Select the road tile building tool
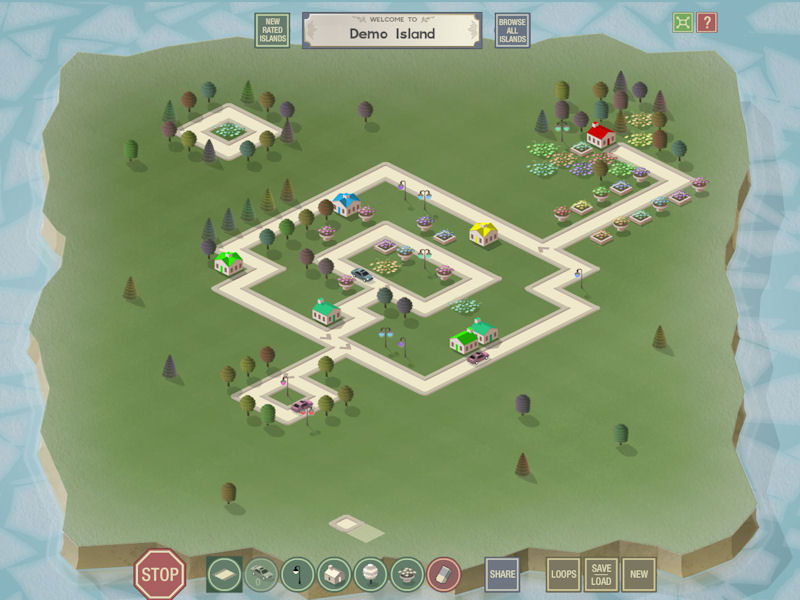This screenshot has width=800, height=600. [x=225, y=574]
